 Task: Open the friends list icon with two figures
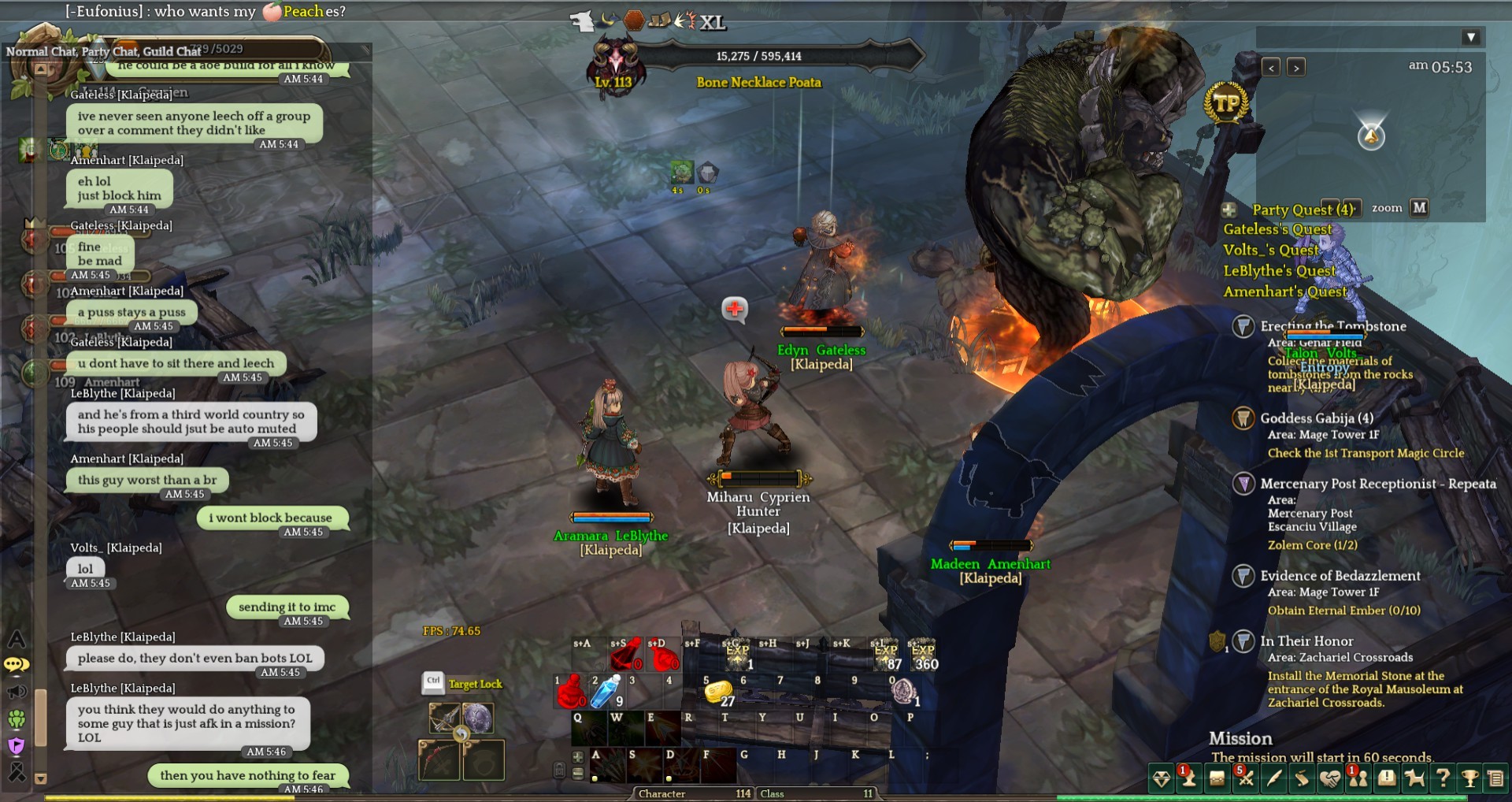(1358, 779)
